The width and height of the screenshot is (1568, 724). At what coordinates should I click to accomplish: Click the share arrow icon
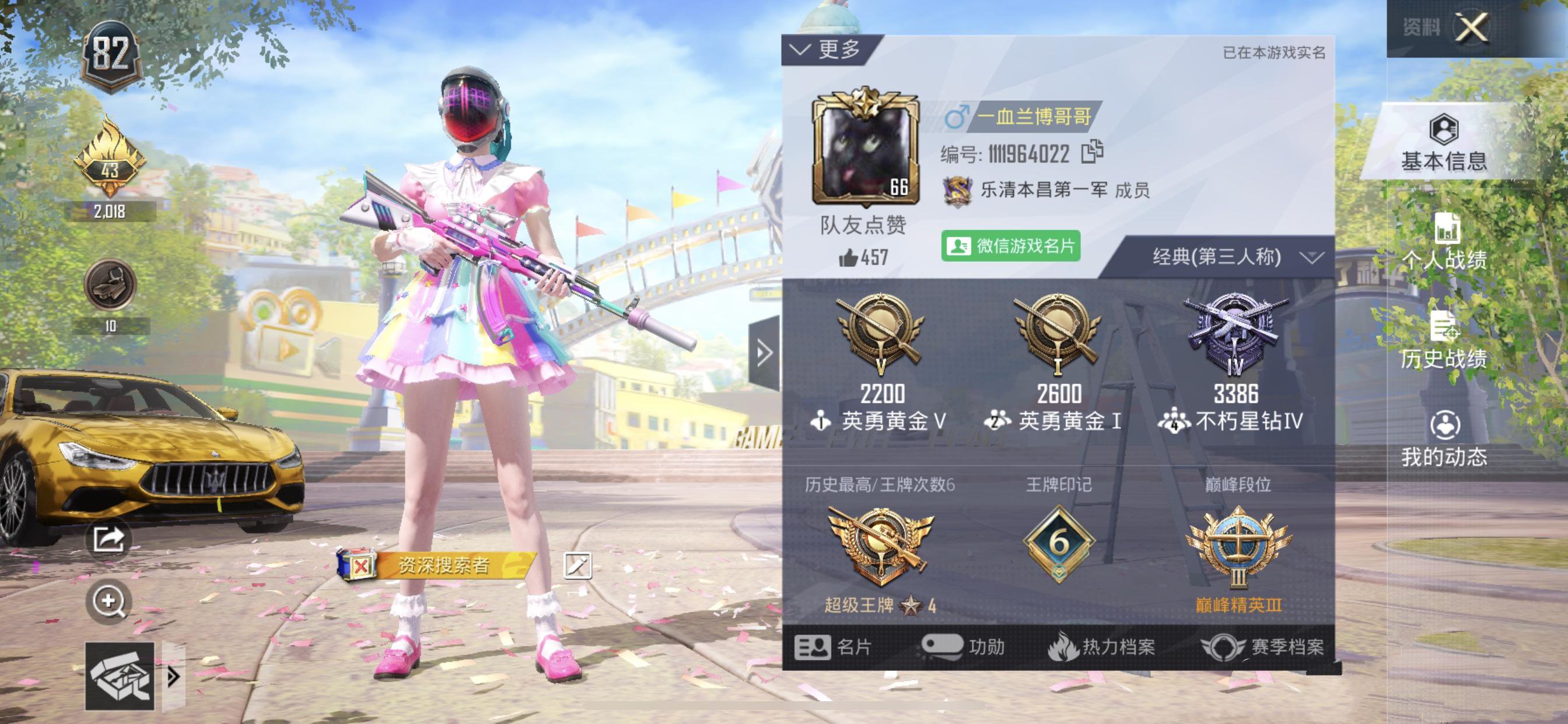(x=109, y=539)
